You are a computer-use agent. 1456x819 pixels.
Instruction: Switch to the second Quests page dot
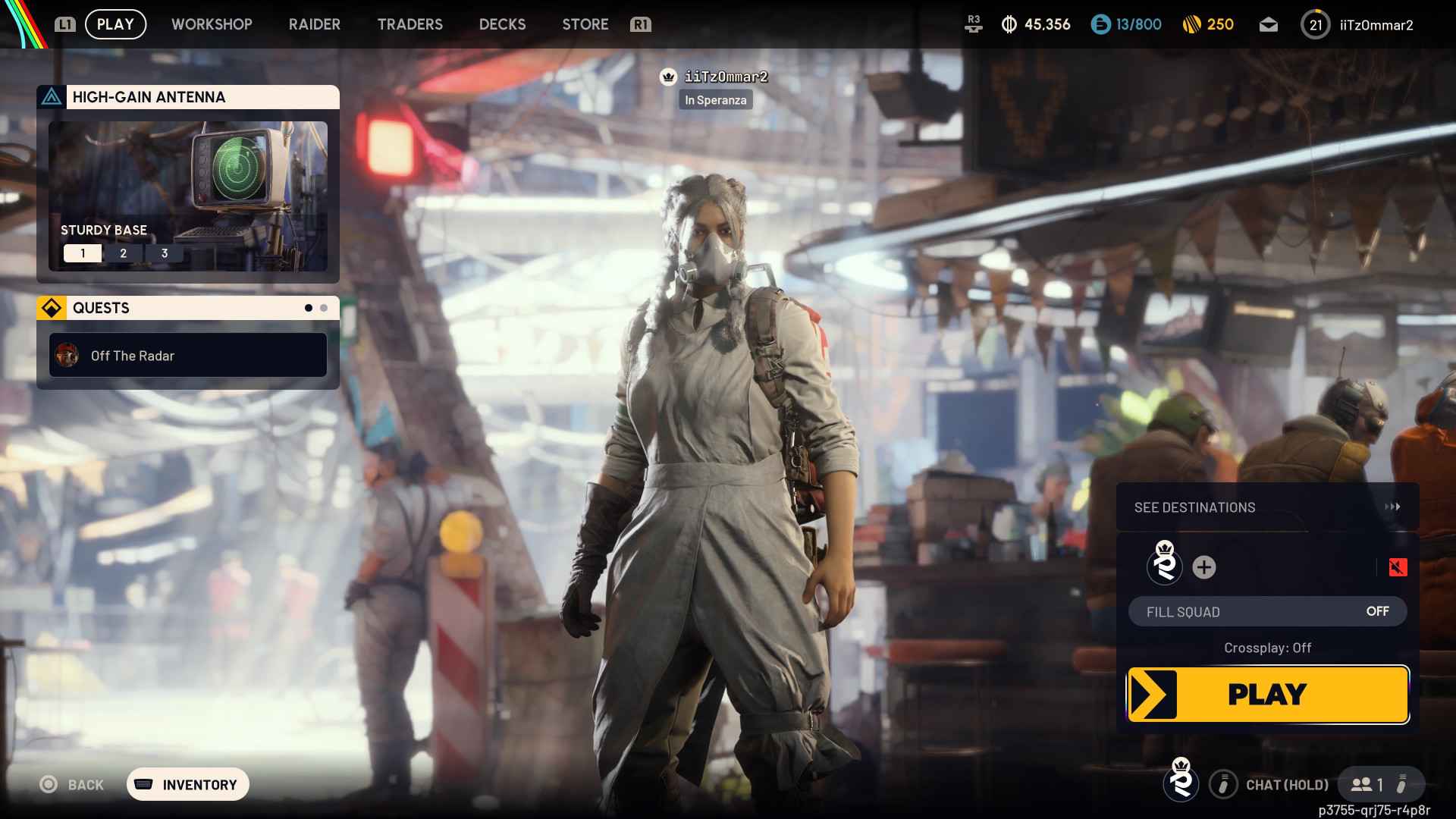click(324, 308)
